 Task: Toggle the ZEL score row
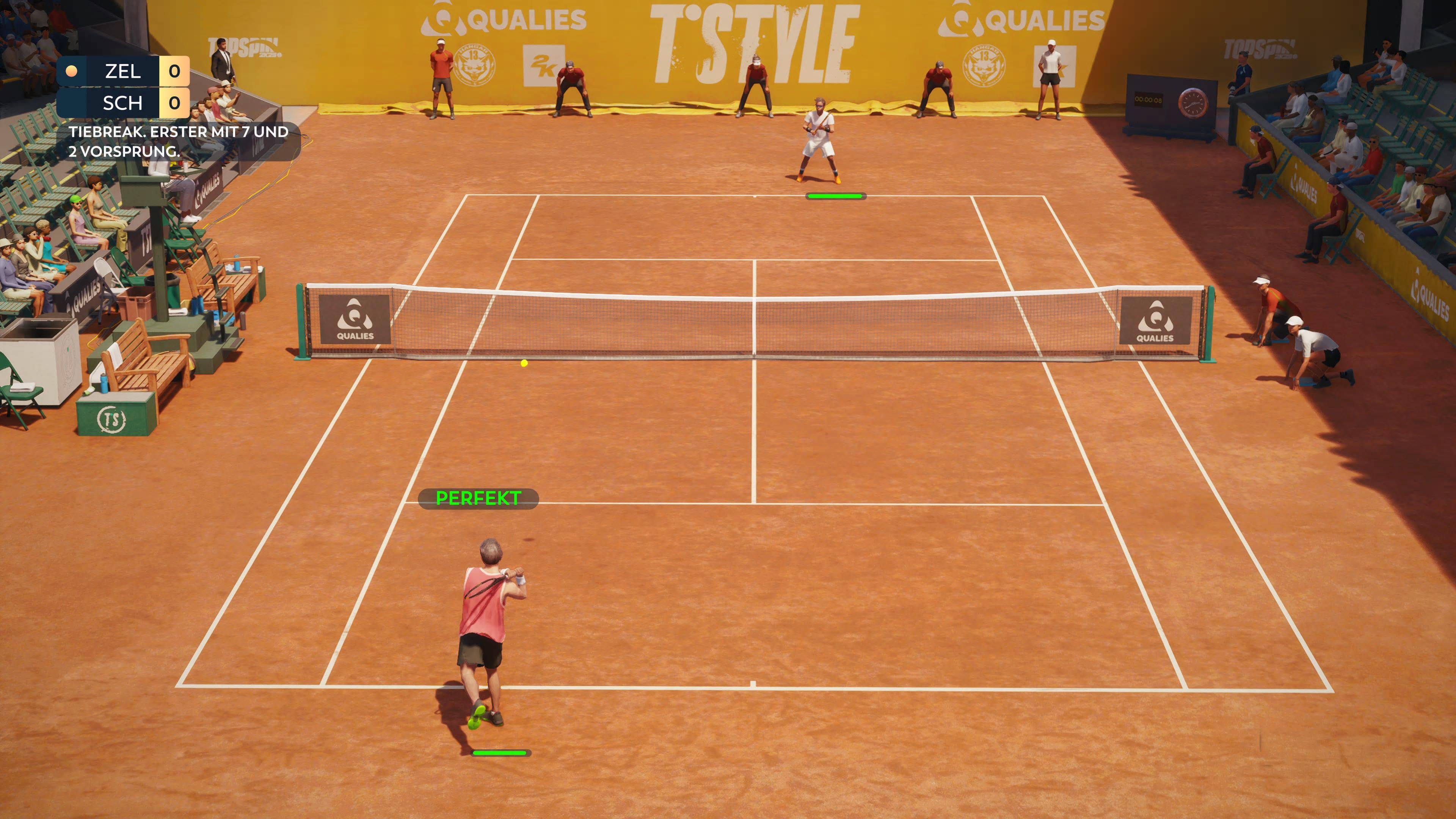coord(121,71)
